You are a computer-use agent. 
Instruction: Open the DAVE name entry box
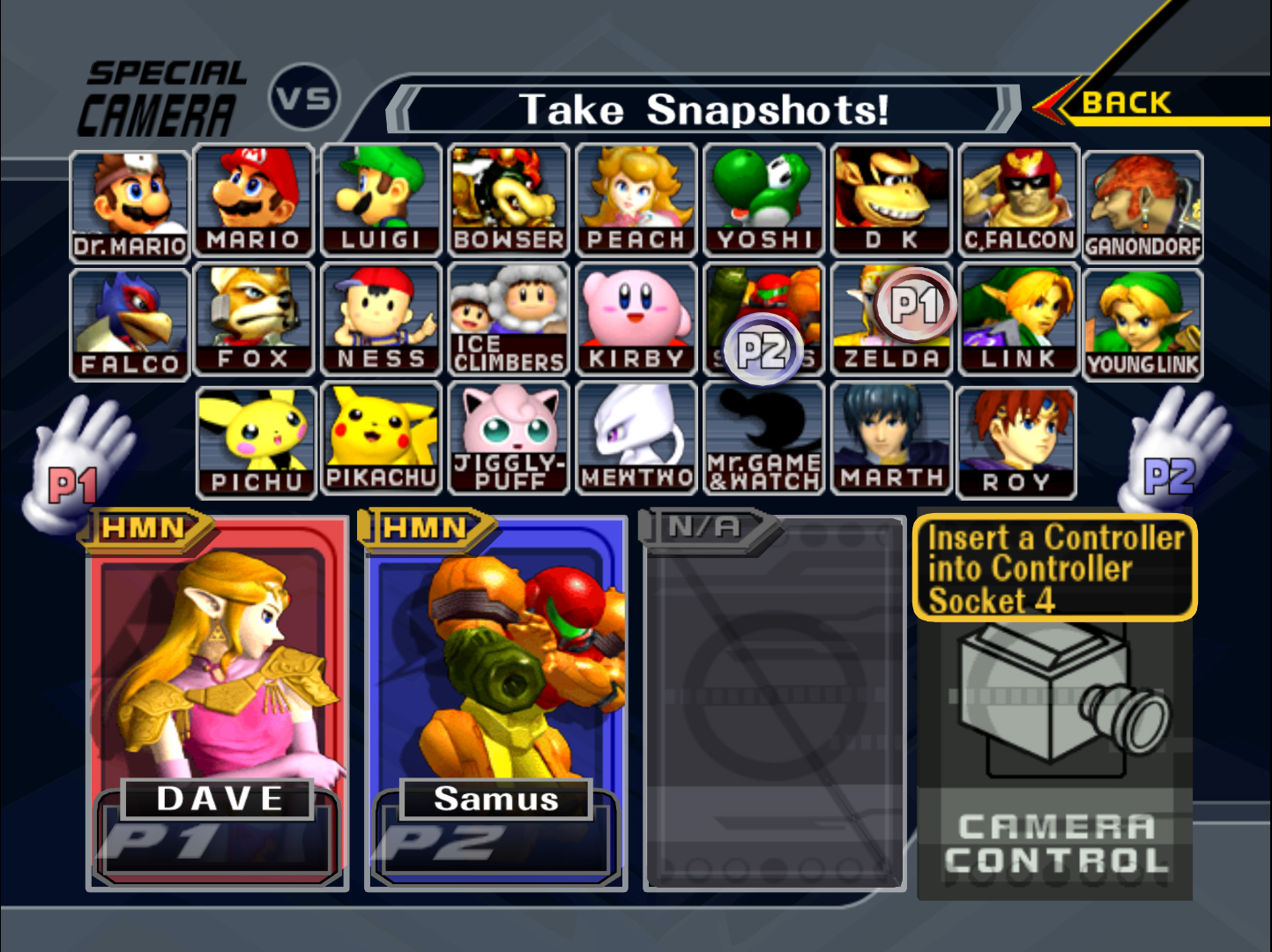pyautogui.click(x=219, y=799)
